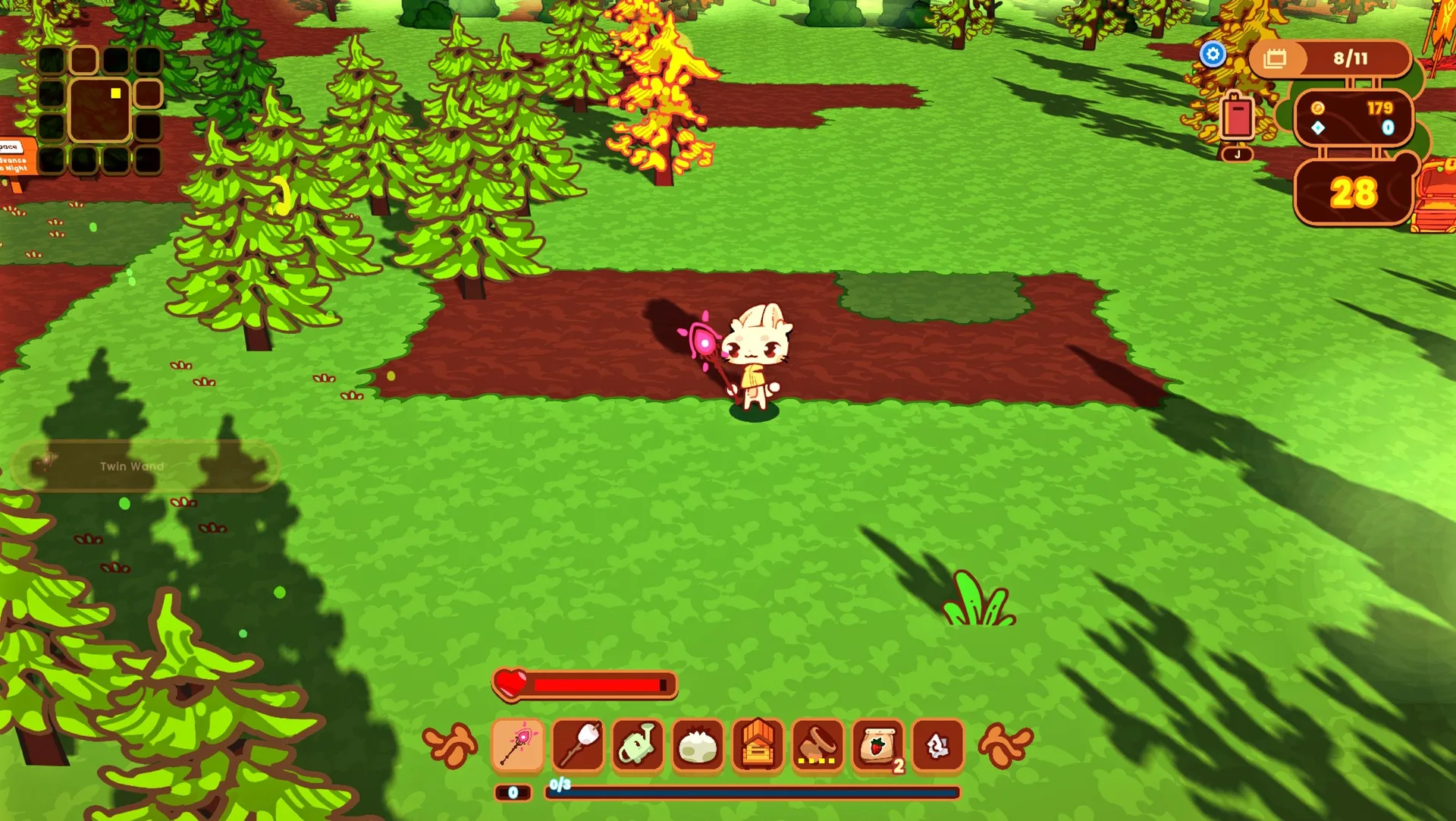
Task: Open the red backpack inventory
Action: click(1238, 118)
